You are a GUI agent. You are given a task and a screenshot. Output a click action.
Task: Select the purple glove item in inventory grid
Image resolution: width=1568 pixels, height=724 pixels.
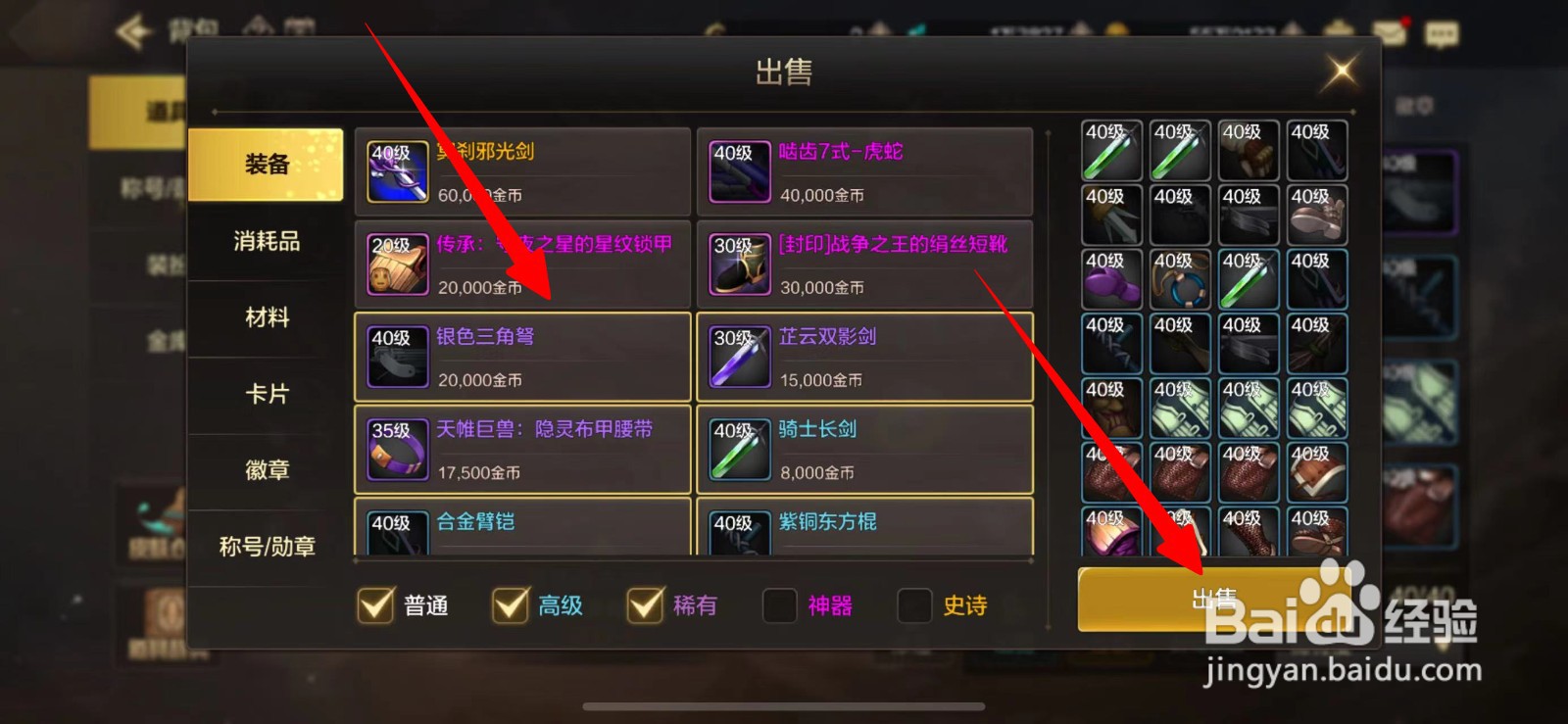pos(1111,281)
